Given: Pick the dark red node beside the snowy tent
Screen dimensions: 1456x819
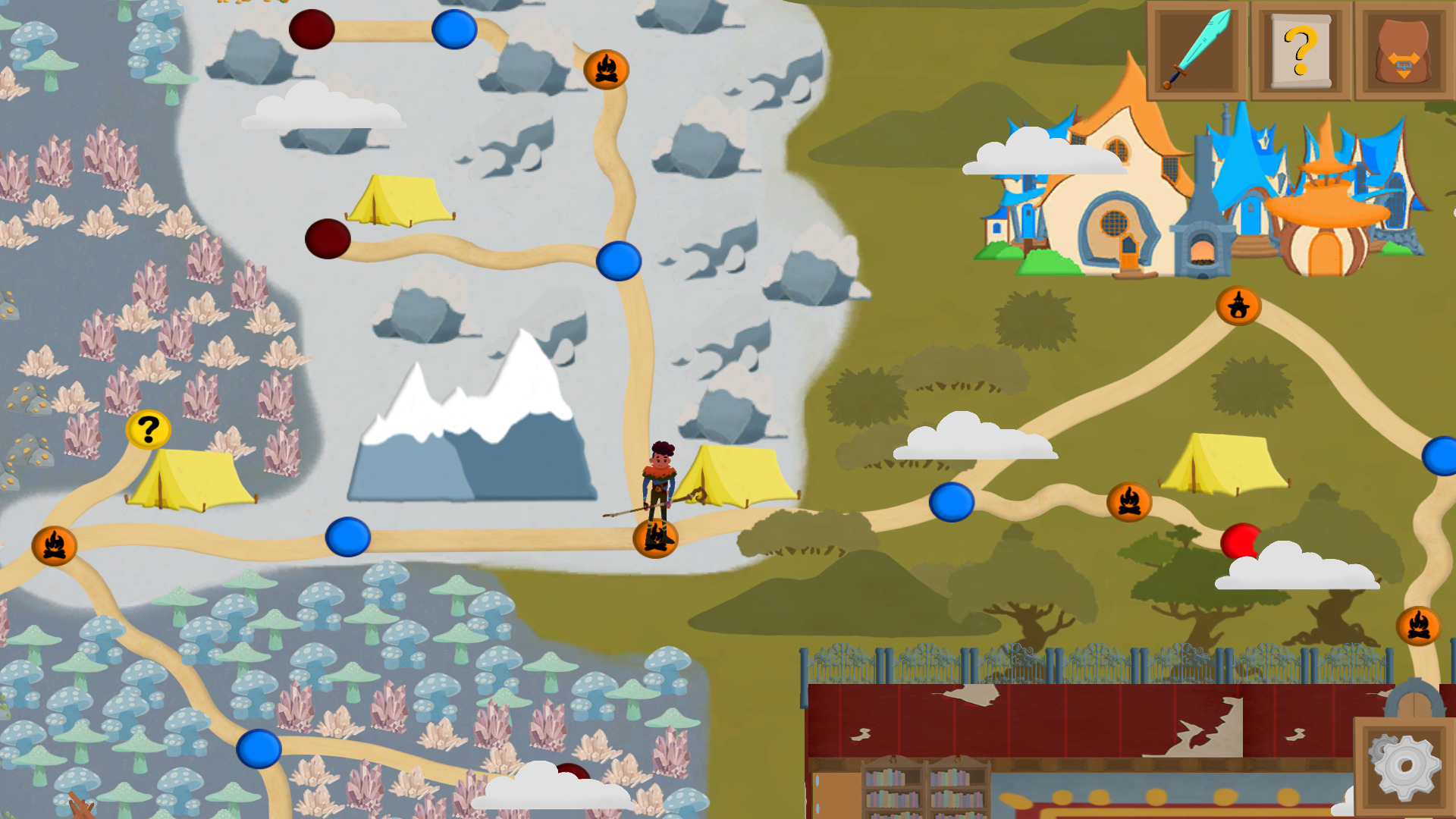Looking at the screenshot, I should pyautogui.click(x=328, y=239).
